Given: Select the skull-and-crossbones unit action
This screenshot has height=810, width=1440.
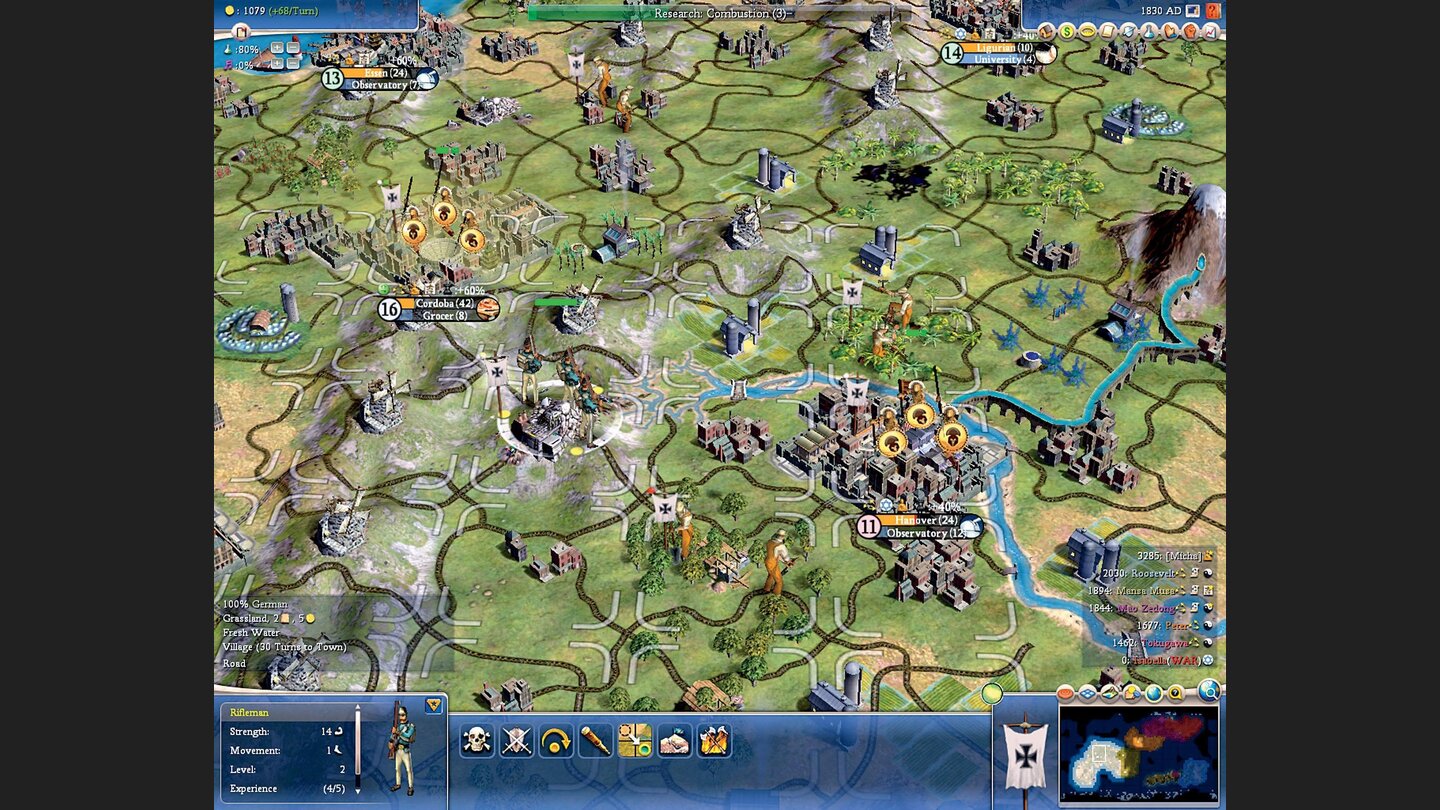Looking at the screenshot, I should click(475, 741).
